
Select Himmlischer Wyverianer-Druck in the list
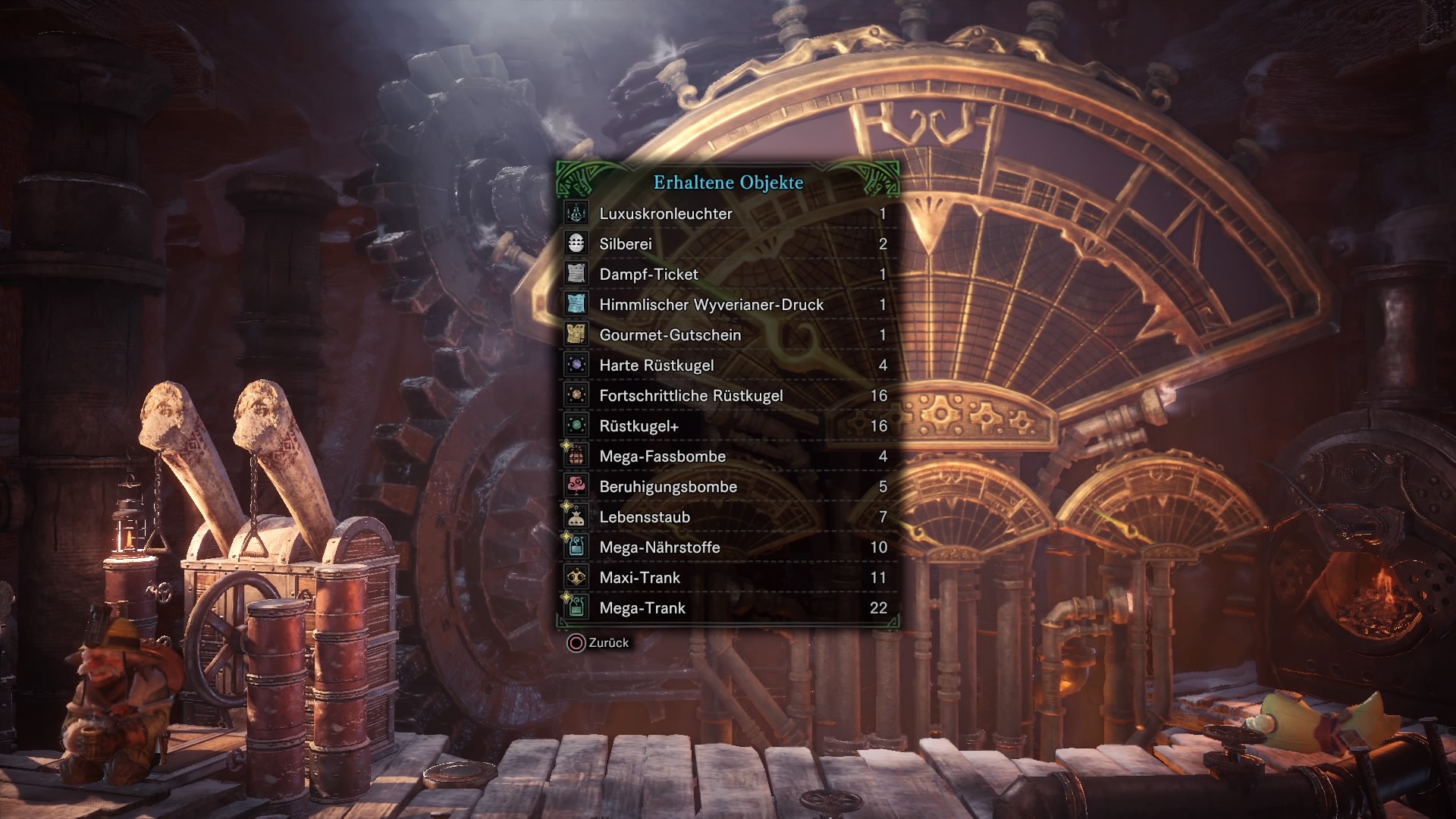[728, 305]
